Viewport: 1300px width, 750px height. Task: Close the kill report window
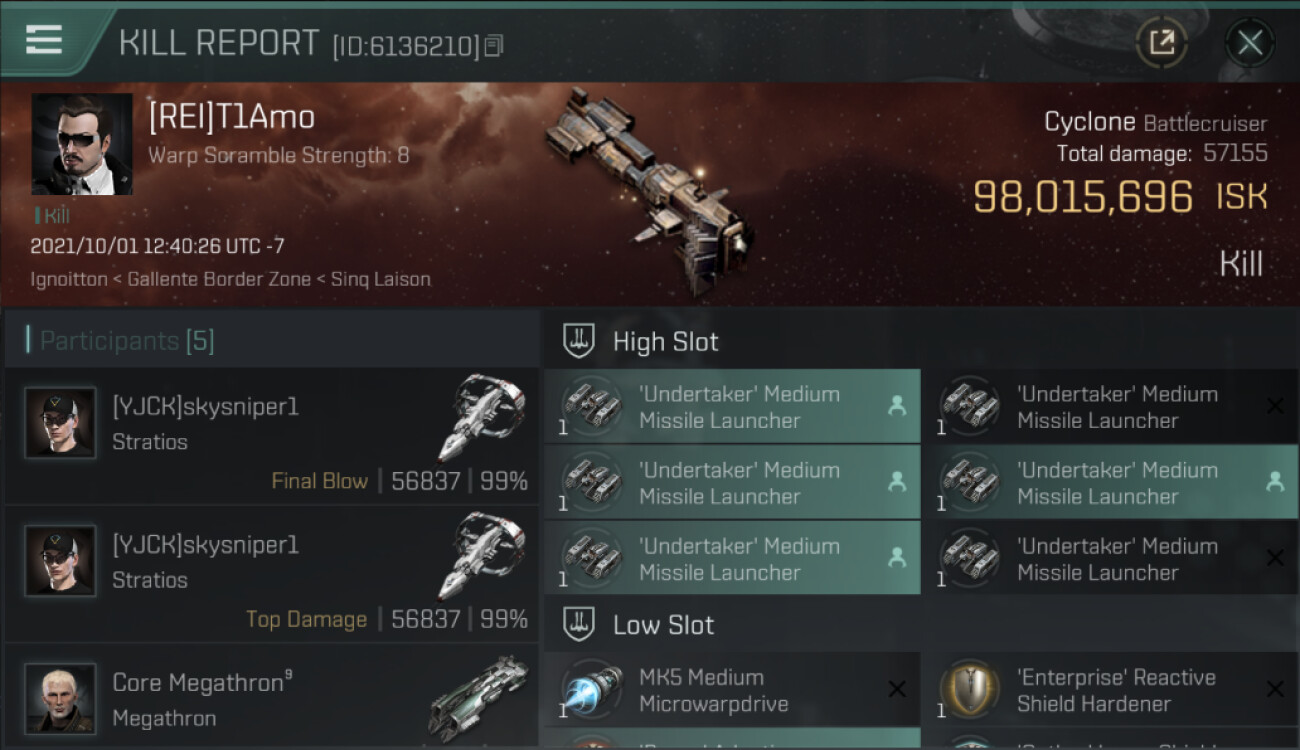pos(1249,43)
